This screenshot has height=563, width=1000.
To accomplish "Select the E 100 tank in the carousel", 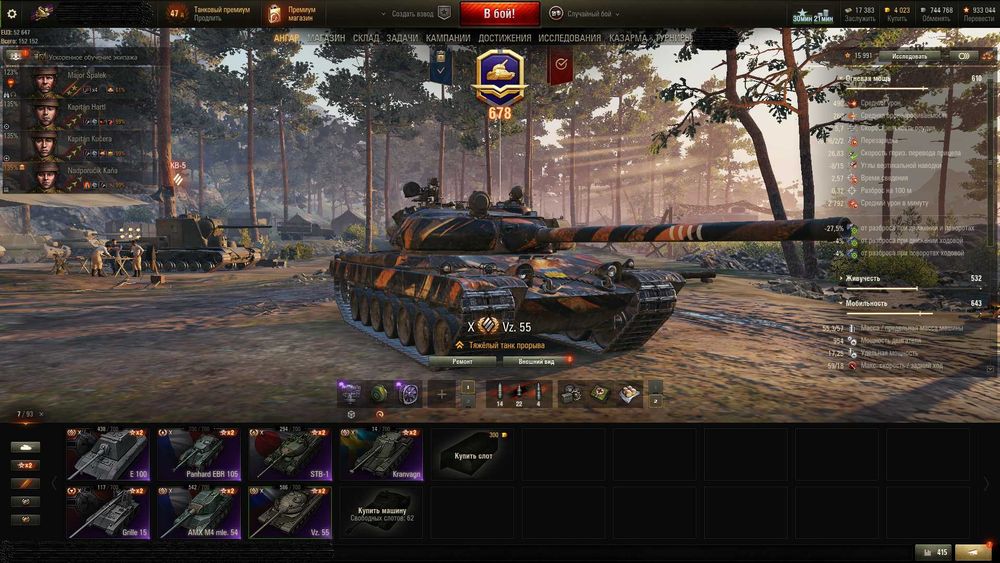I will coord(107,454).
